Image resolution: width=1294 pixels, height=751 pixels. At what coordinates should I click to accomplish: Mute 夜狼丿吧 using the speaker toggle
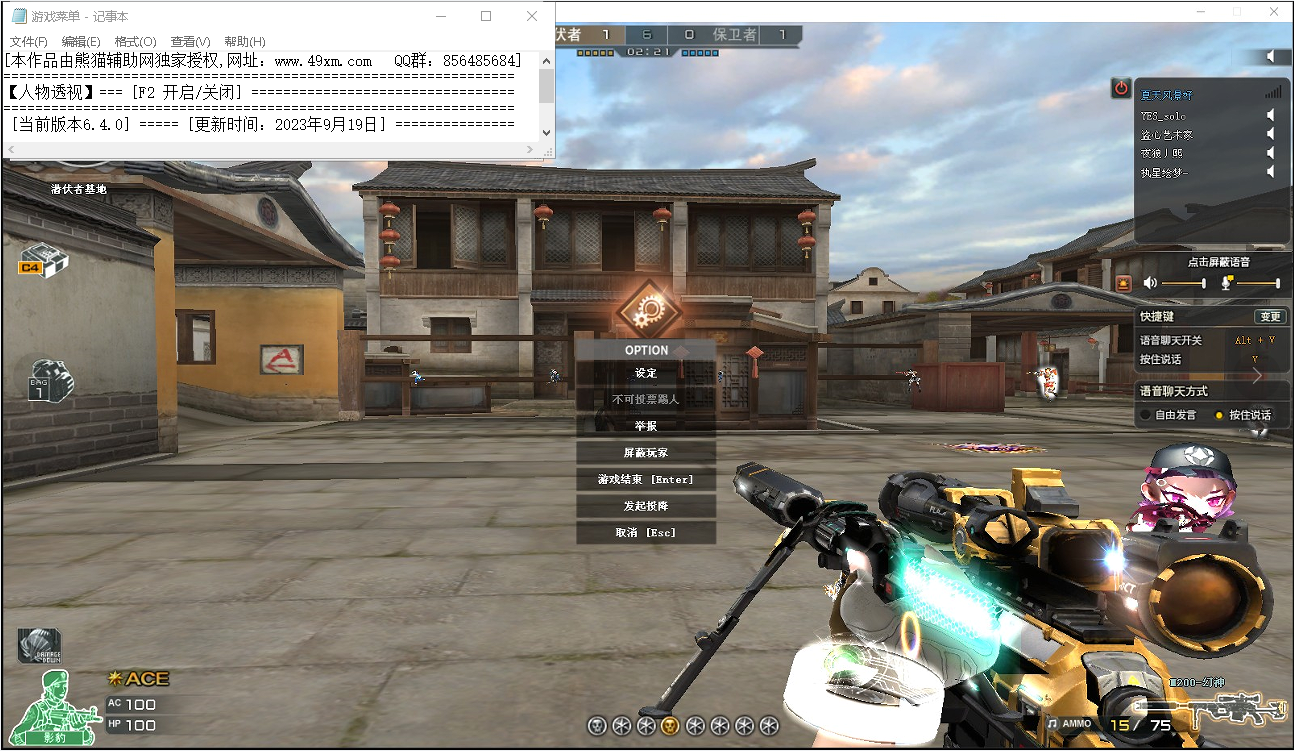[1270, 151]
